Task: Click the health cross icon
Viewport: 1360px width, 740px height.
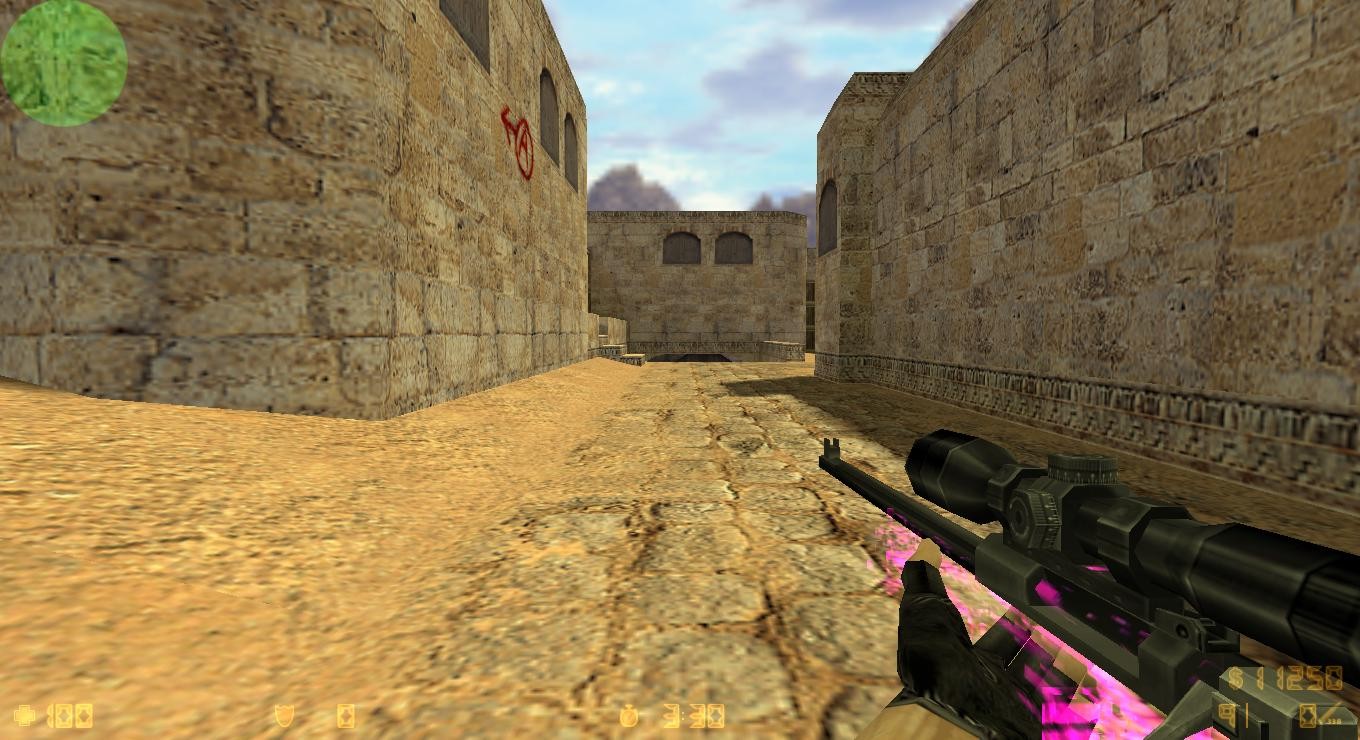Action: click(x=22, y=717)
